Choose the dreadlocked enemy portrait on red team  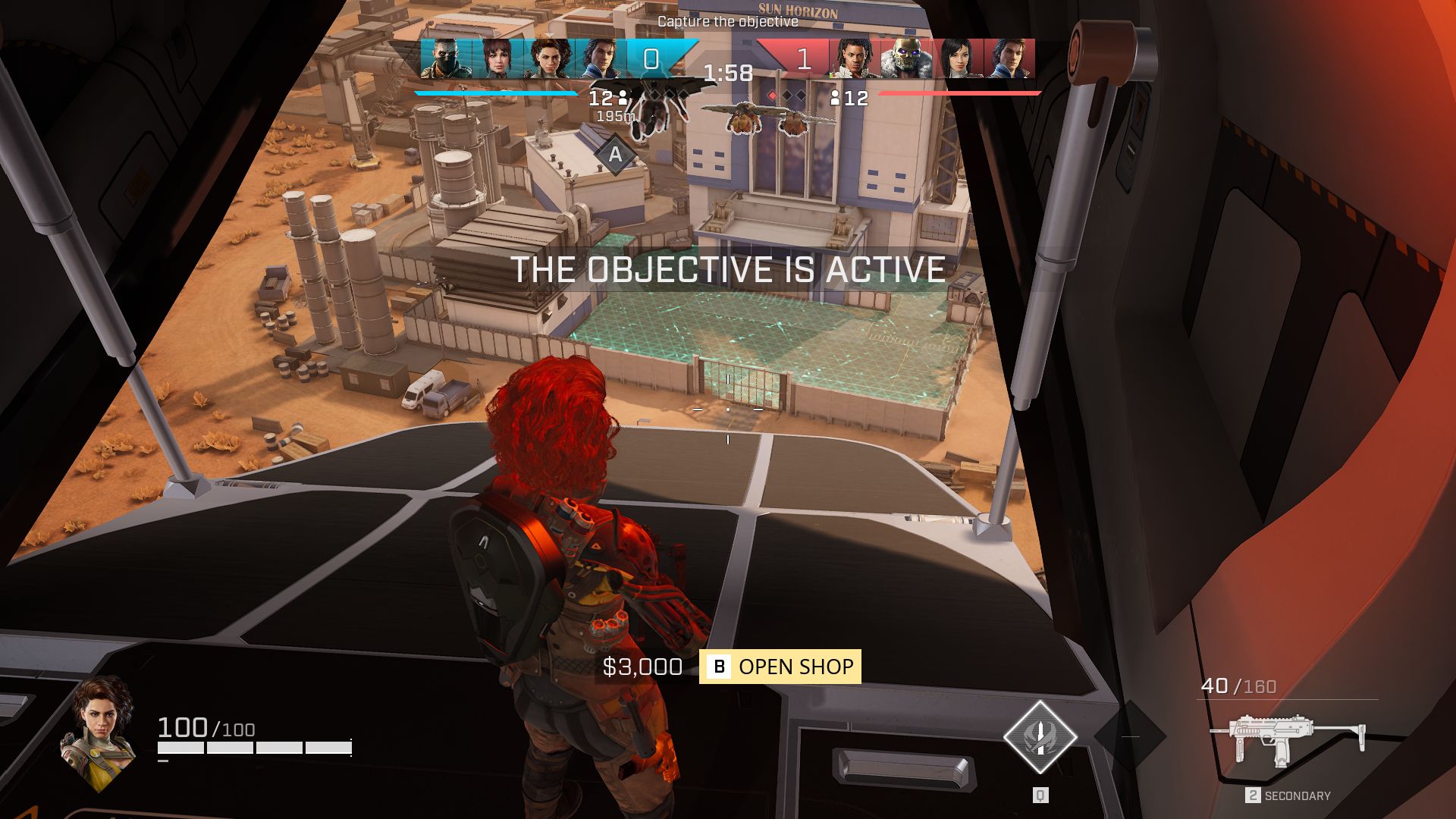[x=855, y=59]
